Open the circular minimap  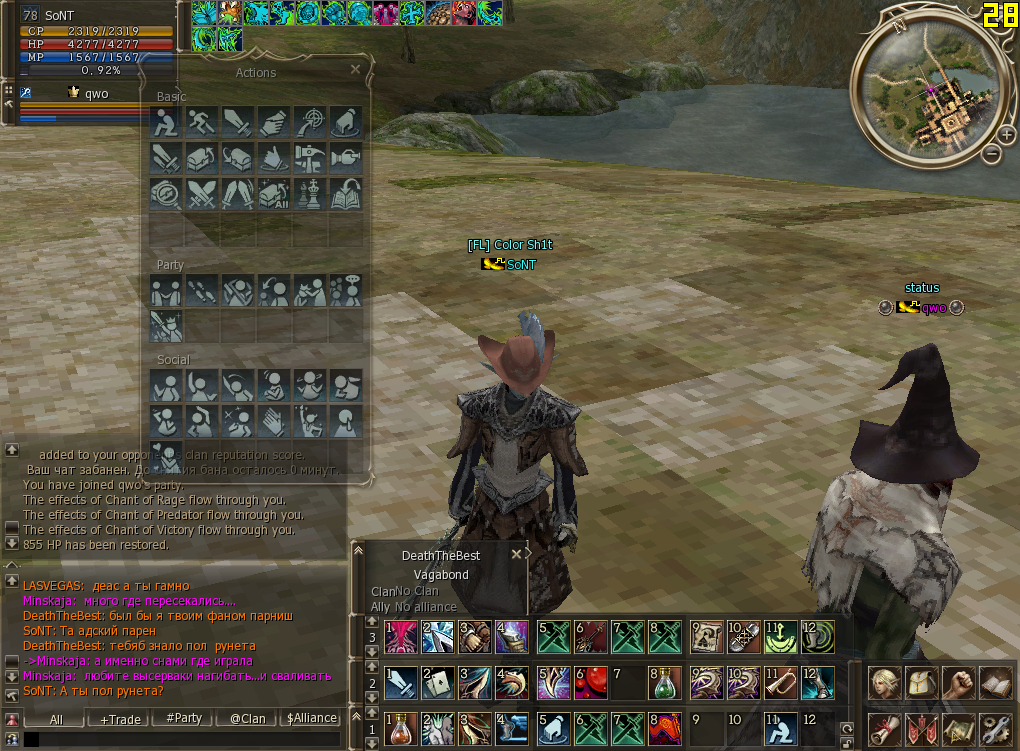[924, 94]
